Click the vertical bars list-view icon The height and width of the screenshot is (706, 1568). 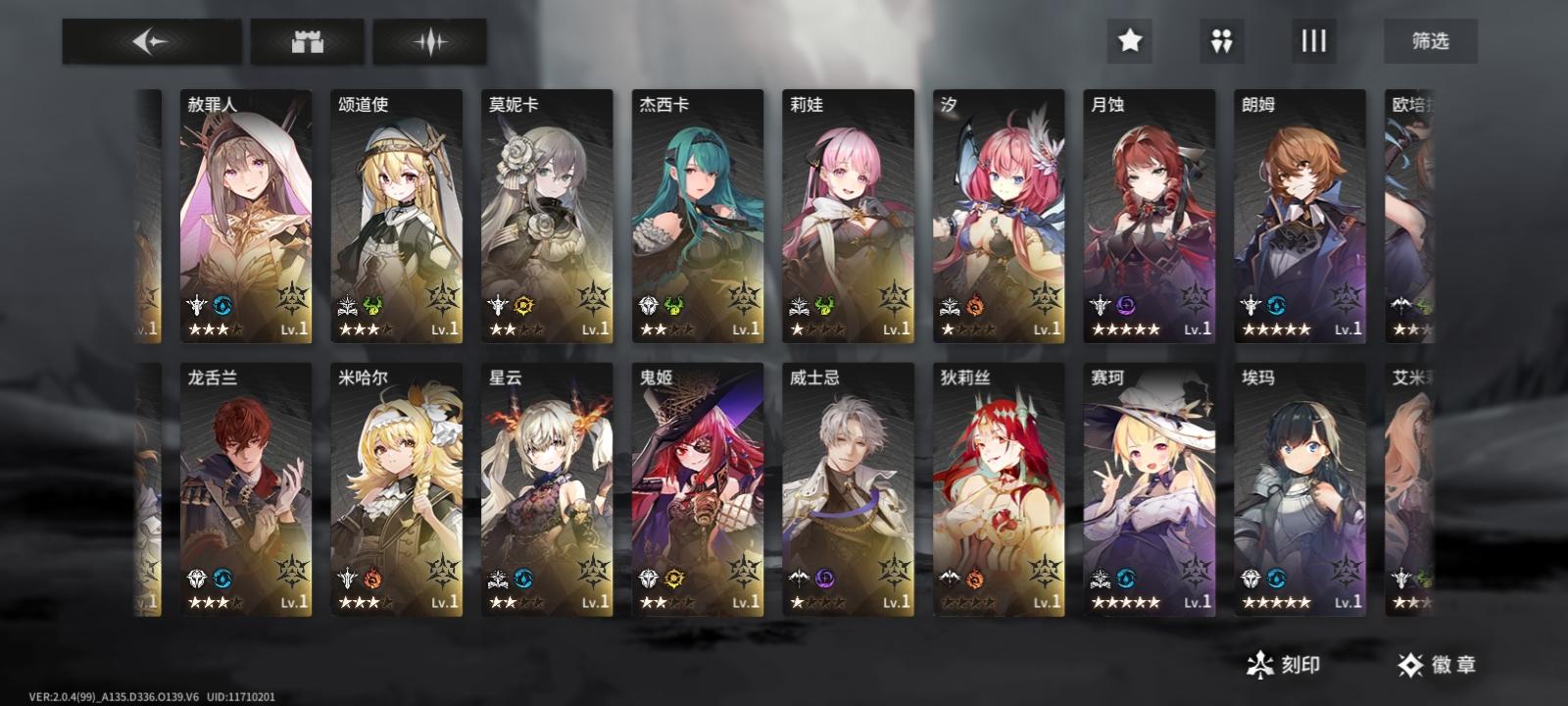(x=1313, y=41)
